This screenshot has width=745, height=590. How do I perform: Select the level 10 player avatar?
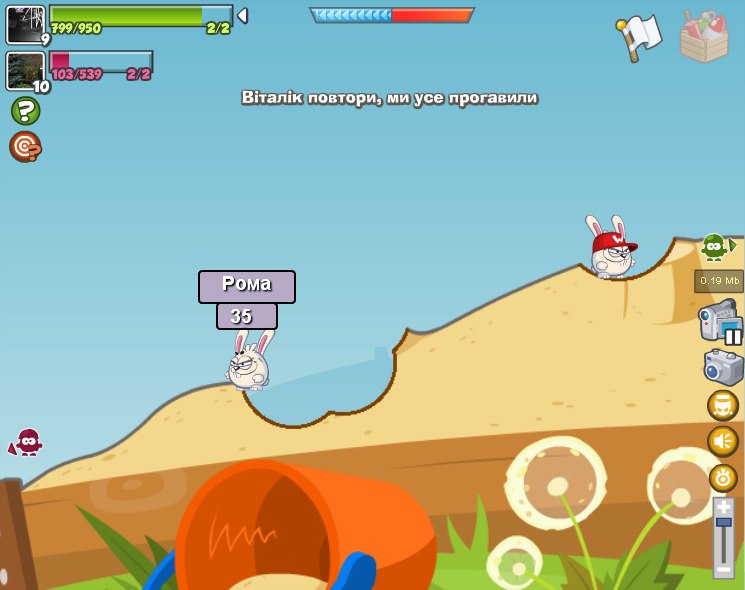(25, 71)
